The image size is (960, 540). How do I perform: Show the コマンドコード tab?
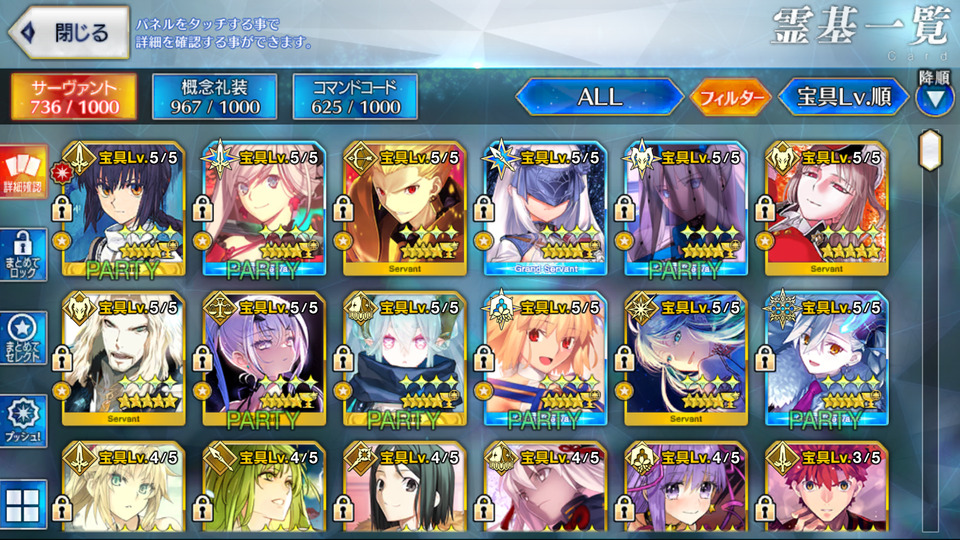tap(354, 96)
